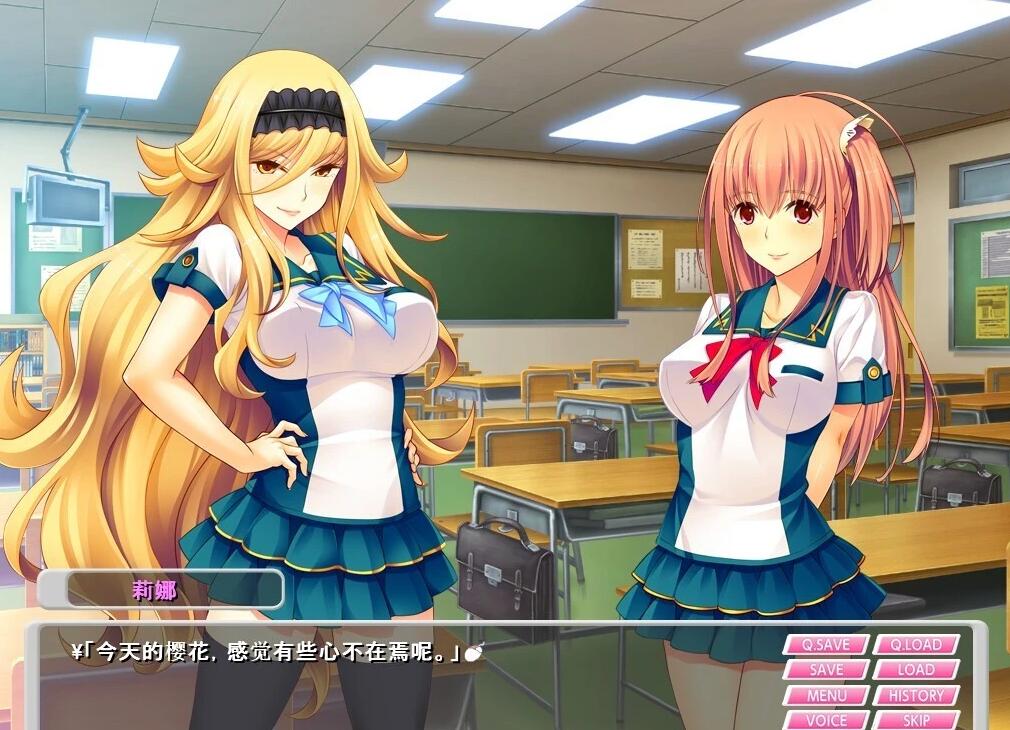Click the Q.SAVE quick save button
The height and width of the screenshot is (730, 1010).
(826, 645)
